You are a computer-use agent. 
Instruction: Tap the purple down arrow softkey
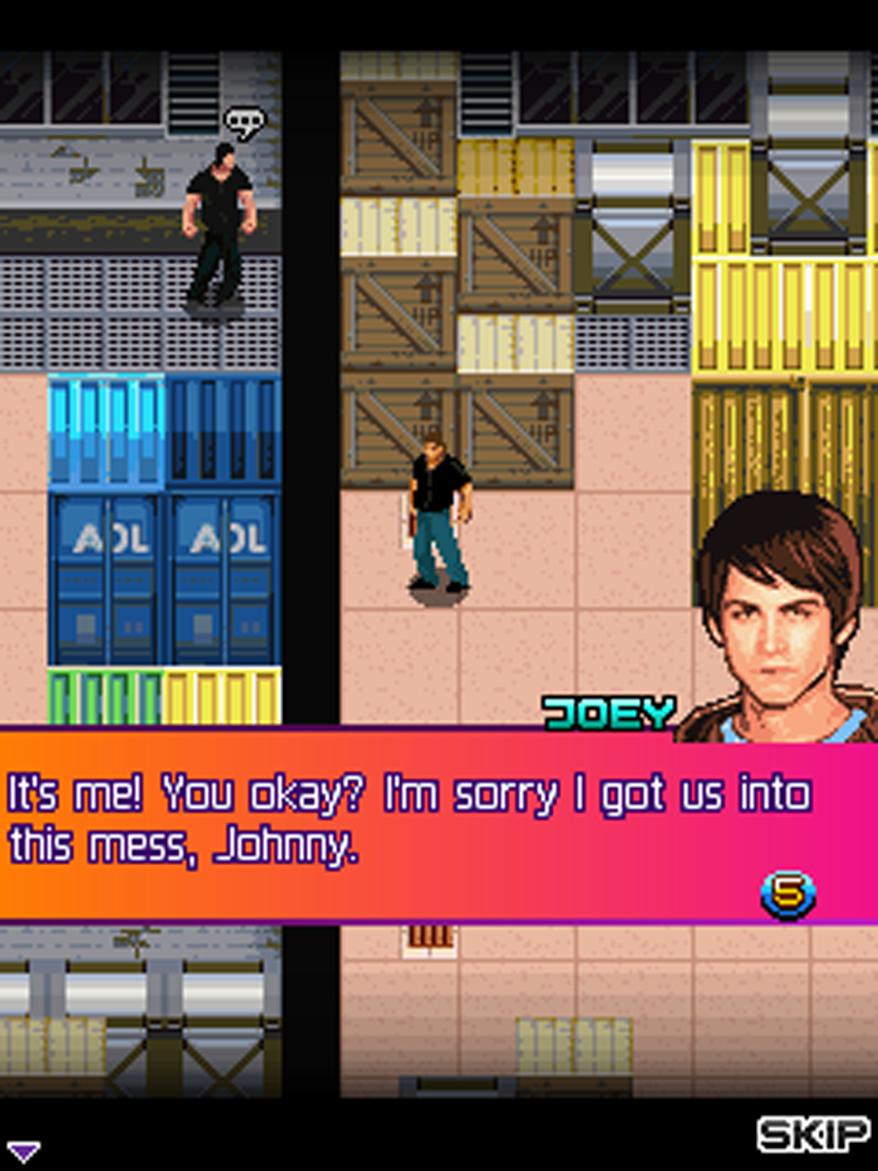23,1151
